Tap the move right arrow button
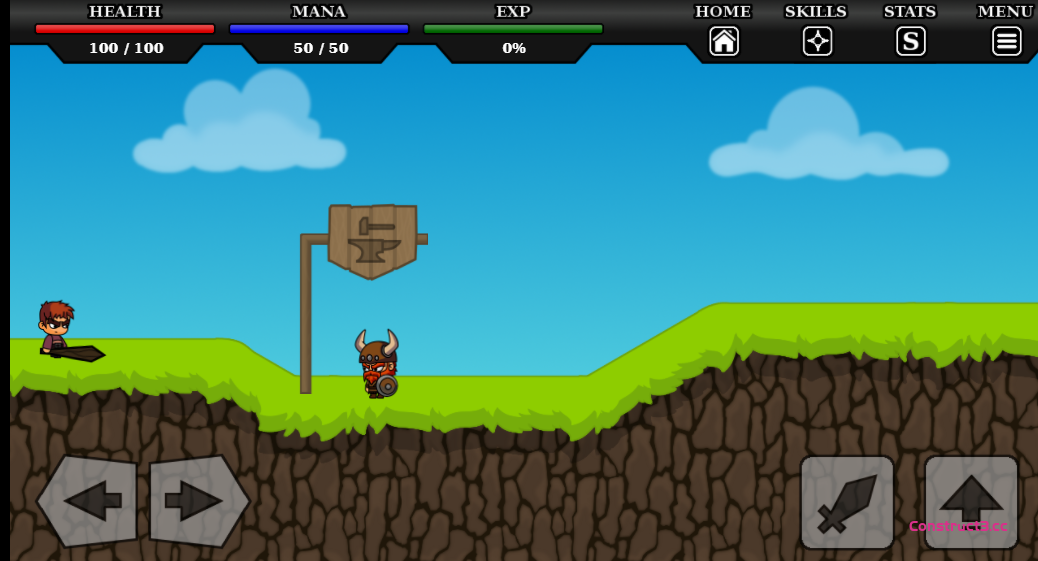Screen dimensions: 1038x561 [x=197, y=501]
